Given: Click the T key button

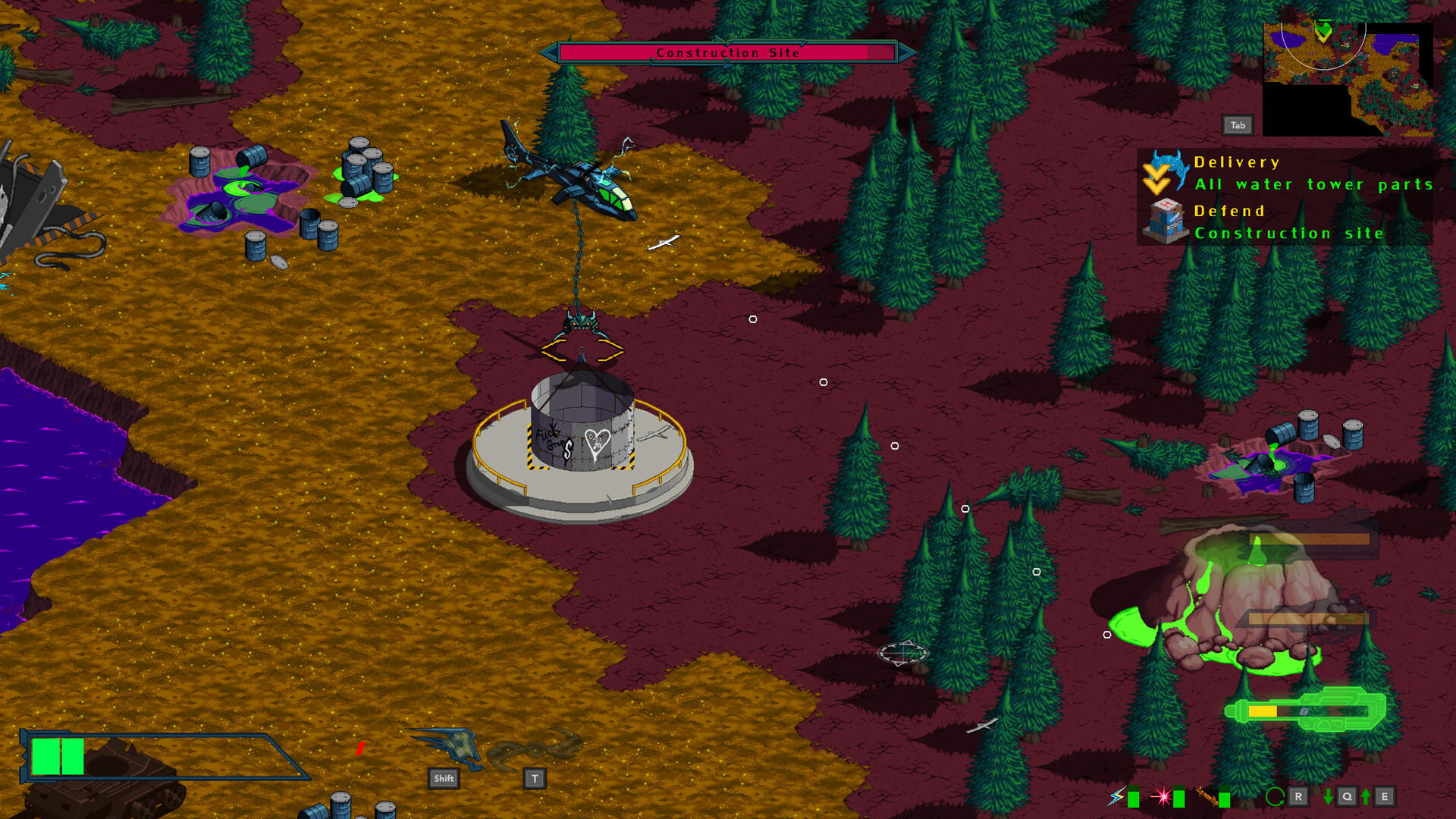Looking at the screenshot, I should (x=533, y=777).
